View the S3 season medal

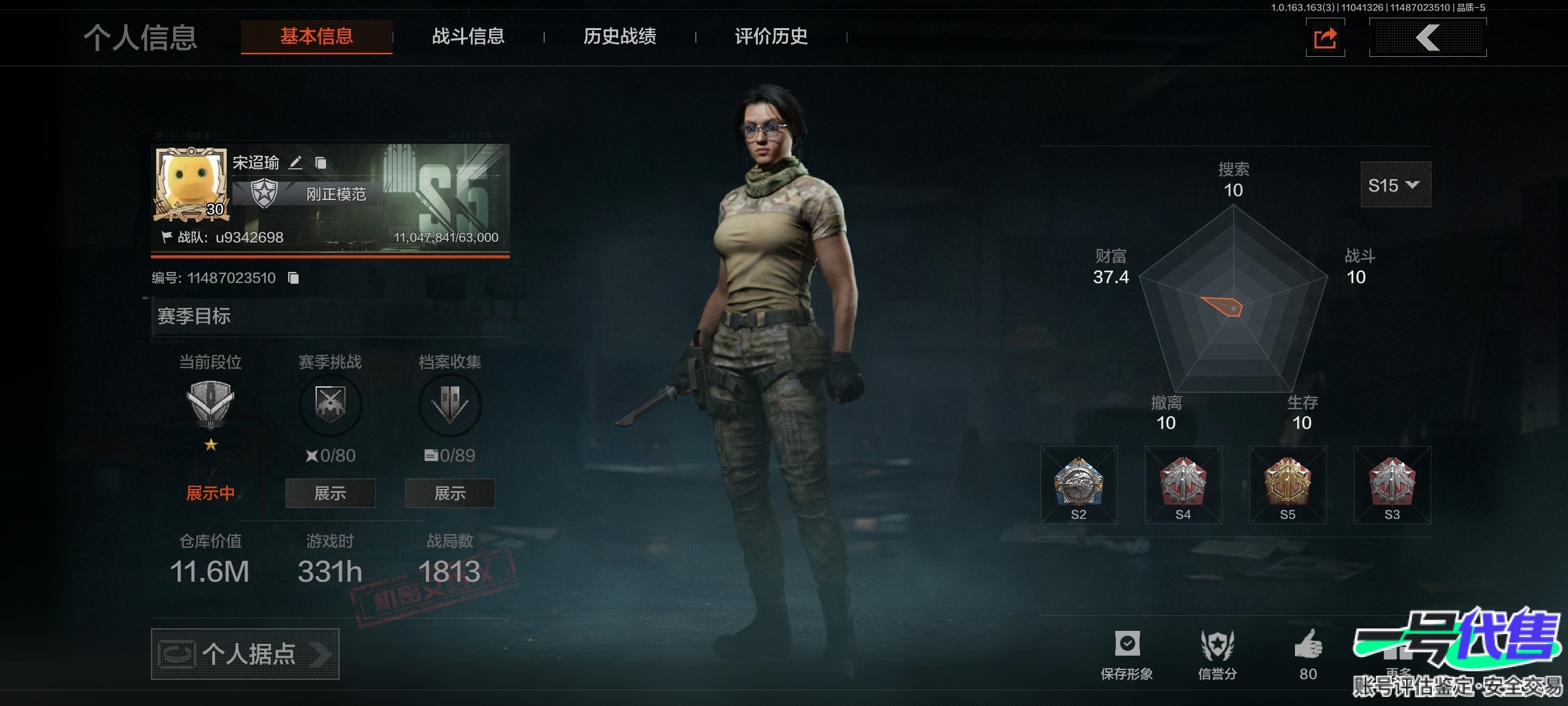1392,485
